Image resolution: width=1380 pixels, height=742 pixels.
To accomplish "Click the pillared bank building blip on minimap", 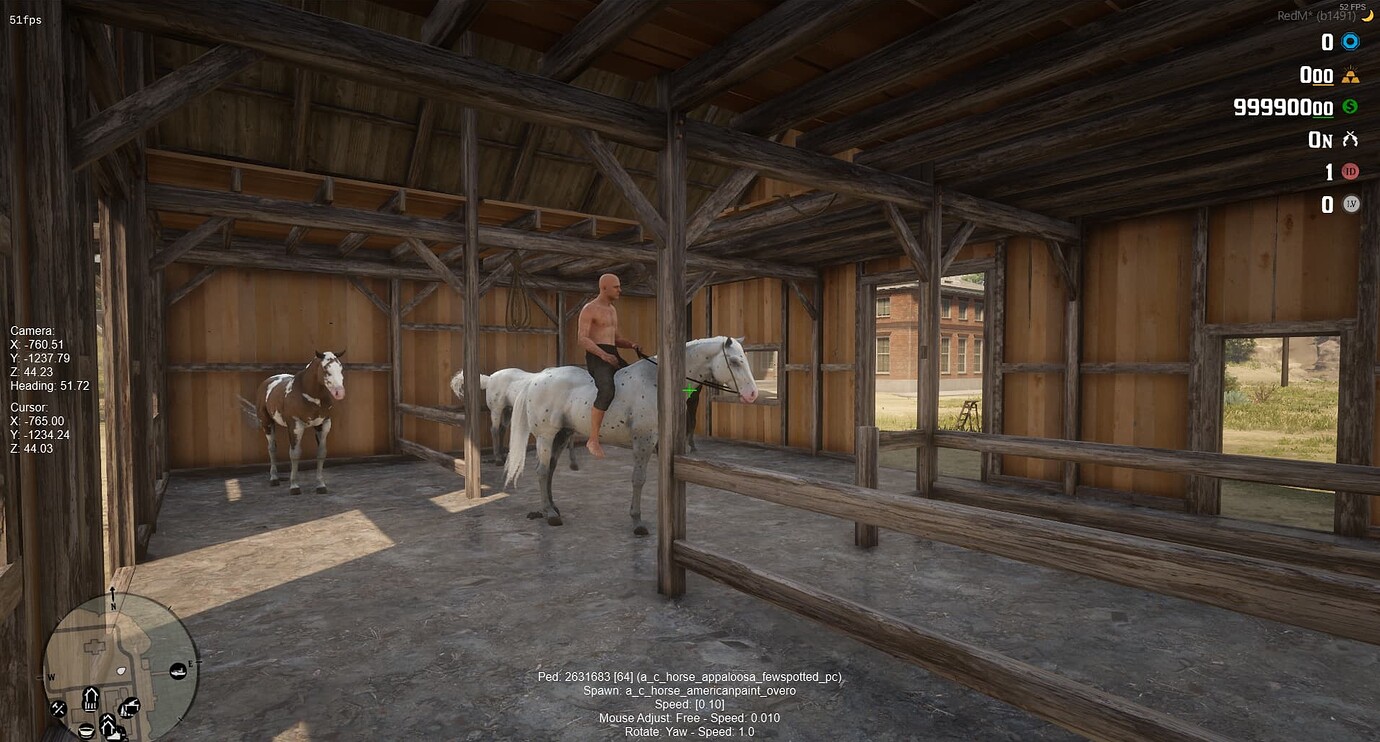I will click(91, 696).
